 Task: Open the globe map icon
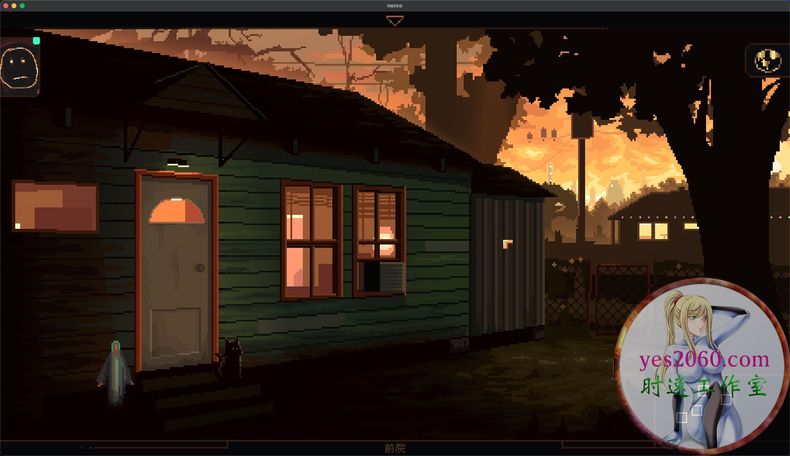point(766,60)
